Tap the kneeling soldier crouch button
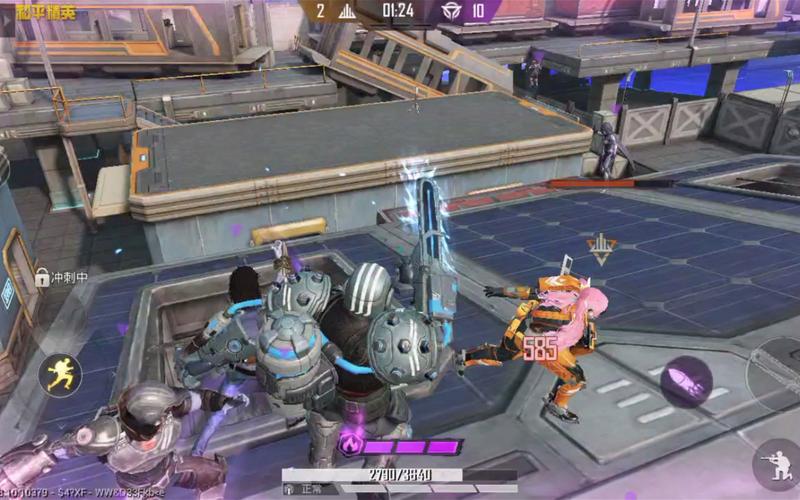800x500 pixels. point(778,464)
